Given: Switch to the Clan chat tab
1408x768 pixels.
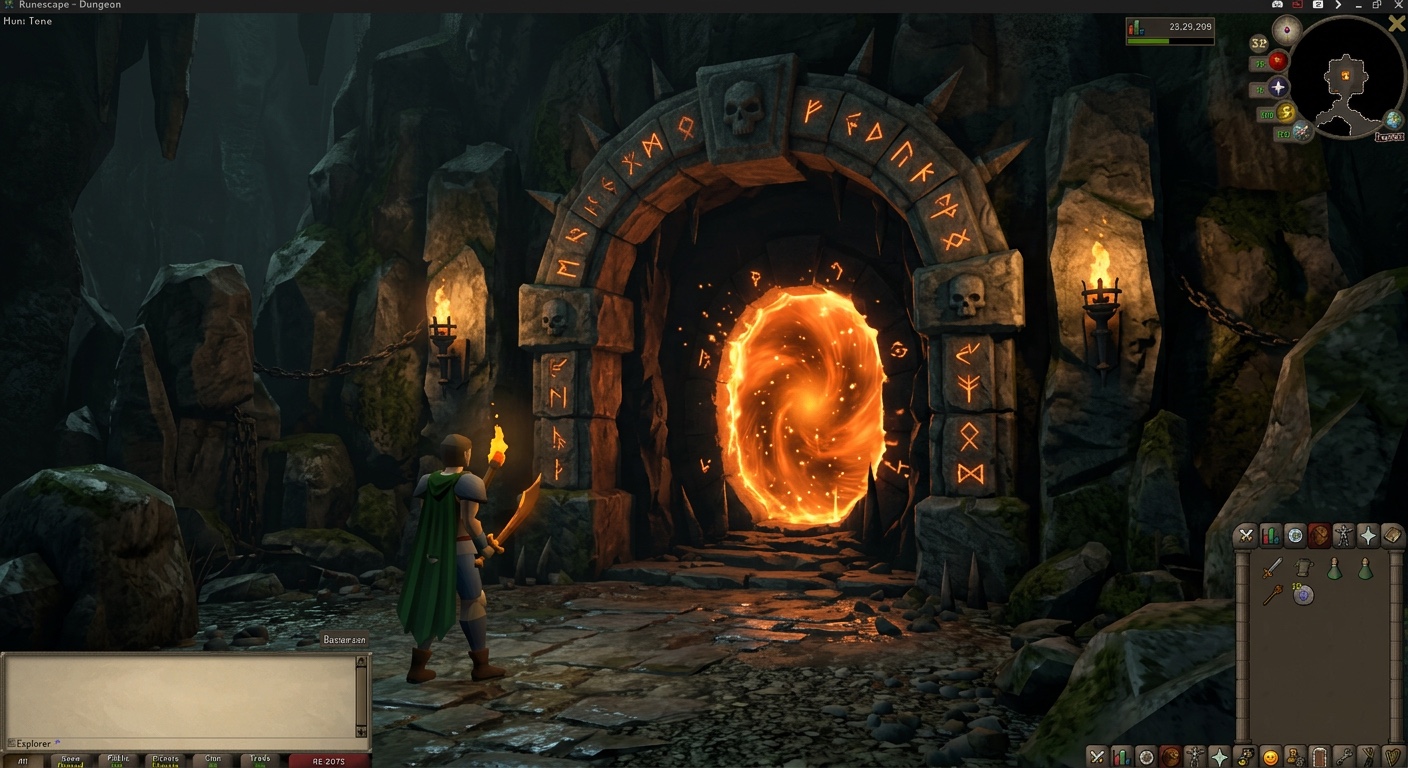Looking at the screenshot, I should click(x=213, y=761).
